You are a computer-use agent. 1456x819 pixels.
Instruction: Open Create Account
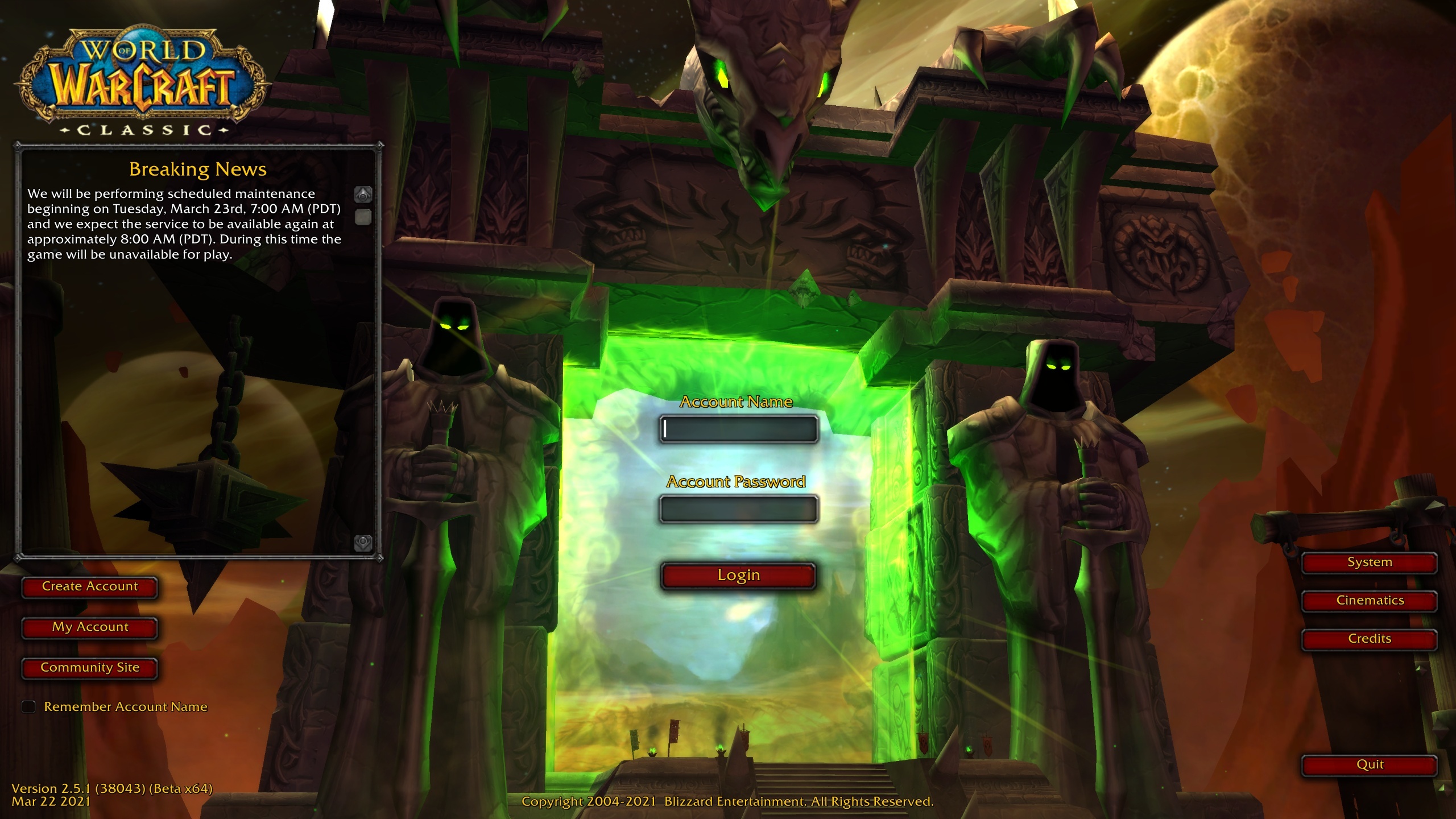[x=89, y=586]
